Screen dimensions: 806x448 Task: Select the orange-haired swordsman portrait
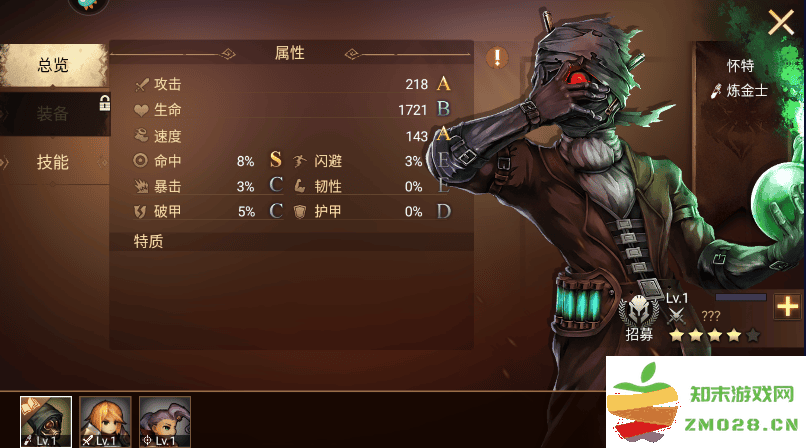pyautogui.click(x=105, y=421)
